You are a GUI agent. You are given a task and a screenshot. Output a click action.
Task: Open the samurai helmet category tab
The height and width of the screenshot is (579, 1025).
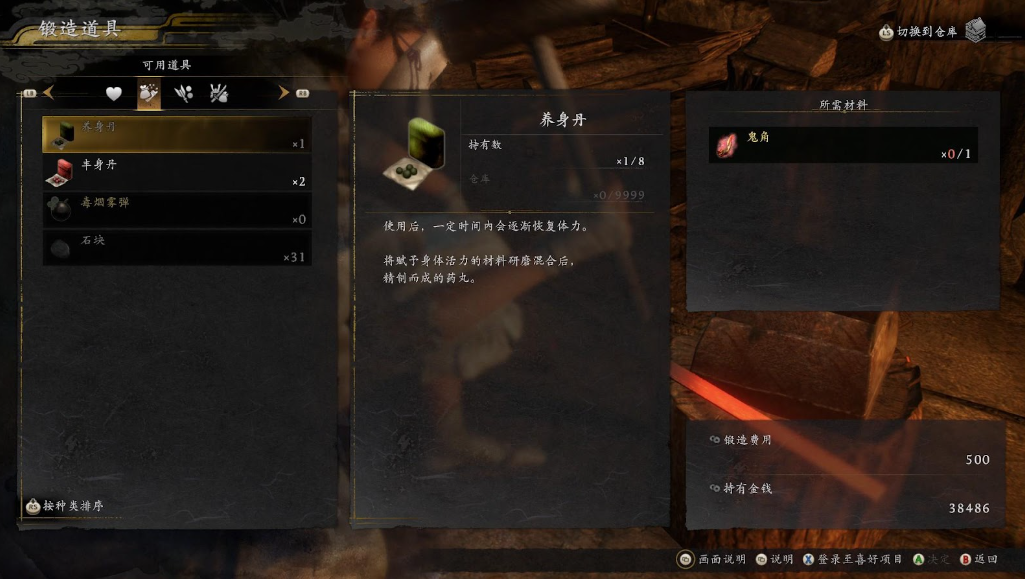pos(219,93)
